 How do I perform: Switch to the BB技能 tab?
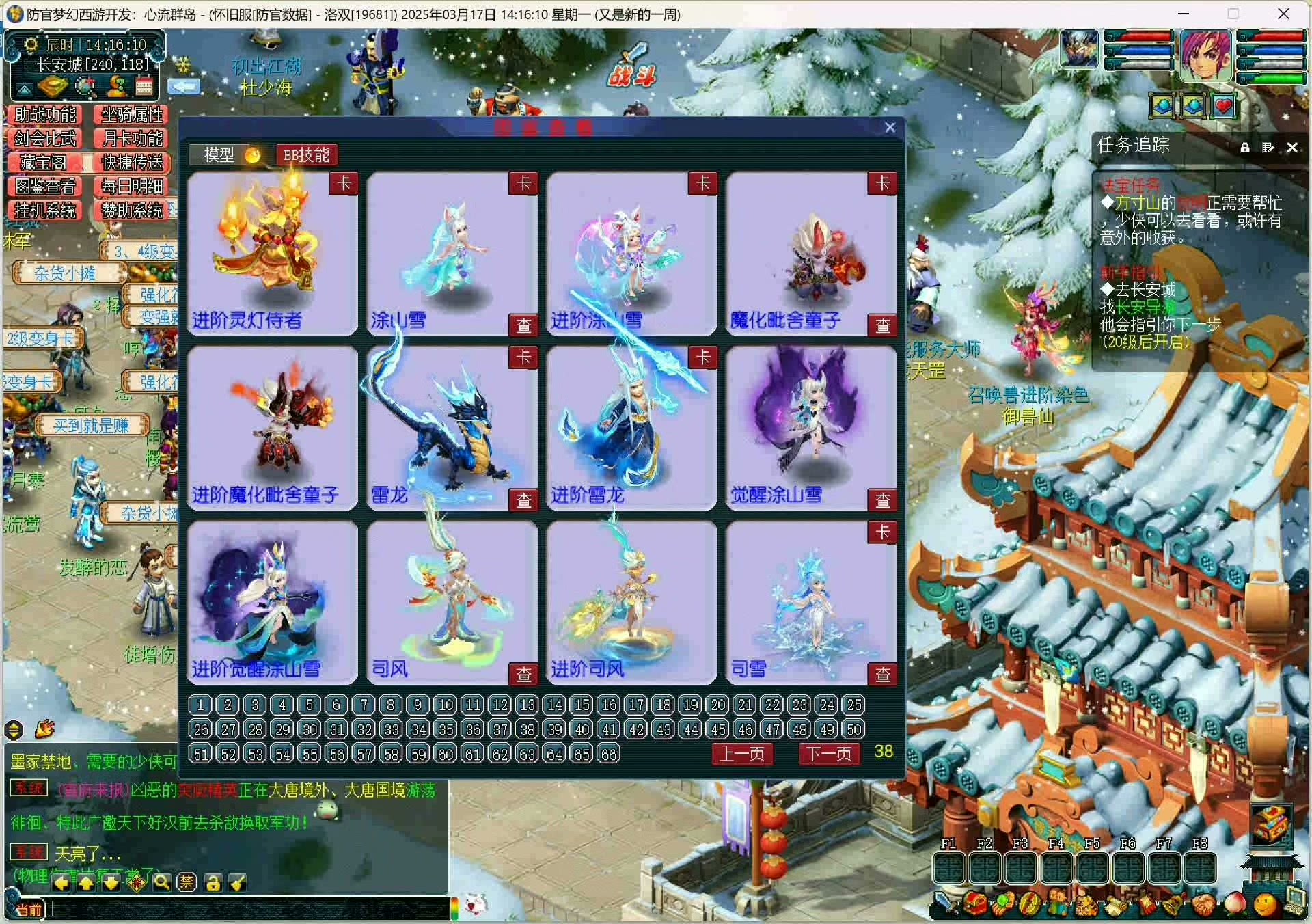pyautogui.click(x=306, y=155)
